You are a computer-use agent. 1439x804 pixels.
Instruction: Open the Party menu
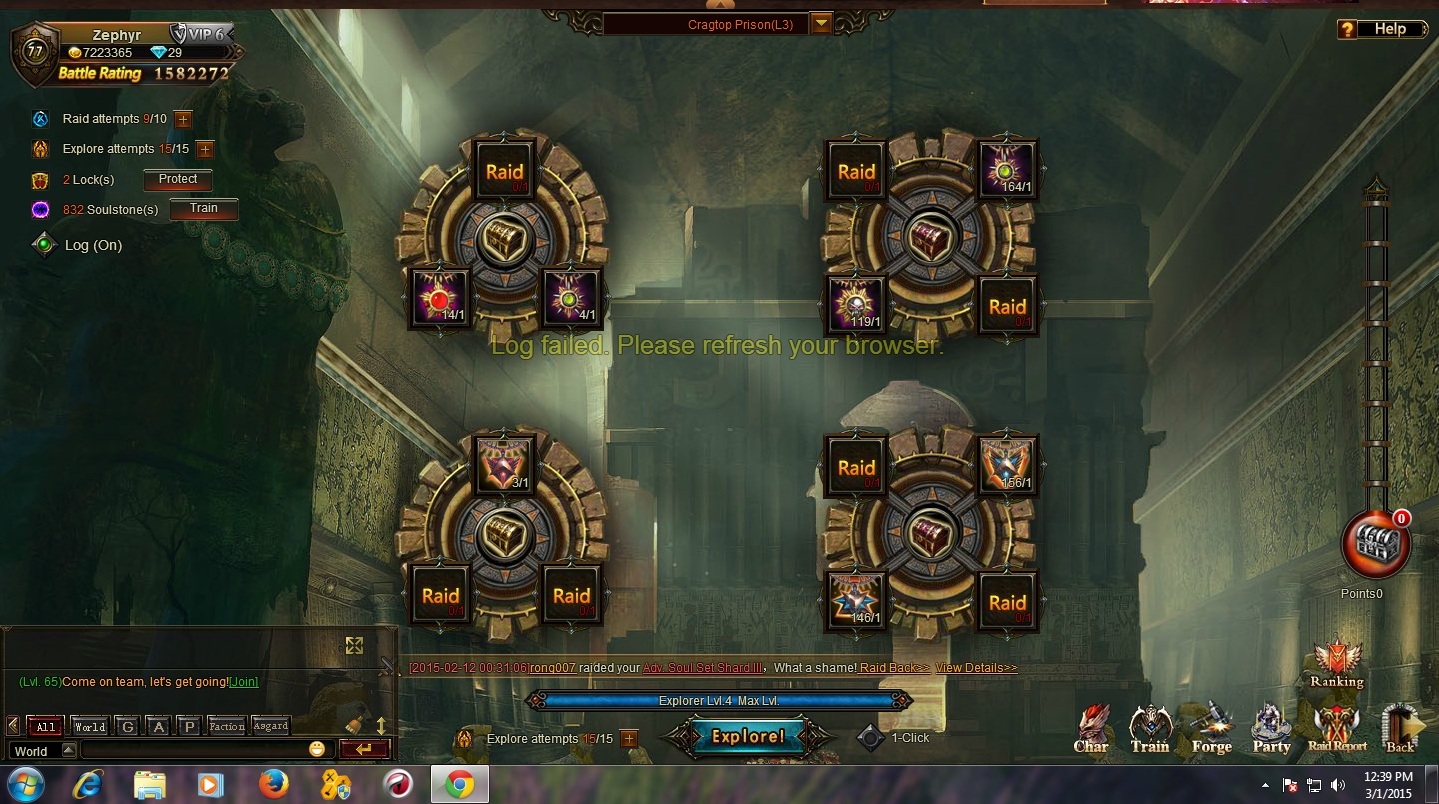point(1271,729)
